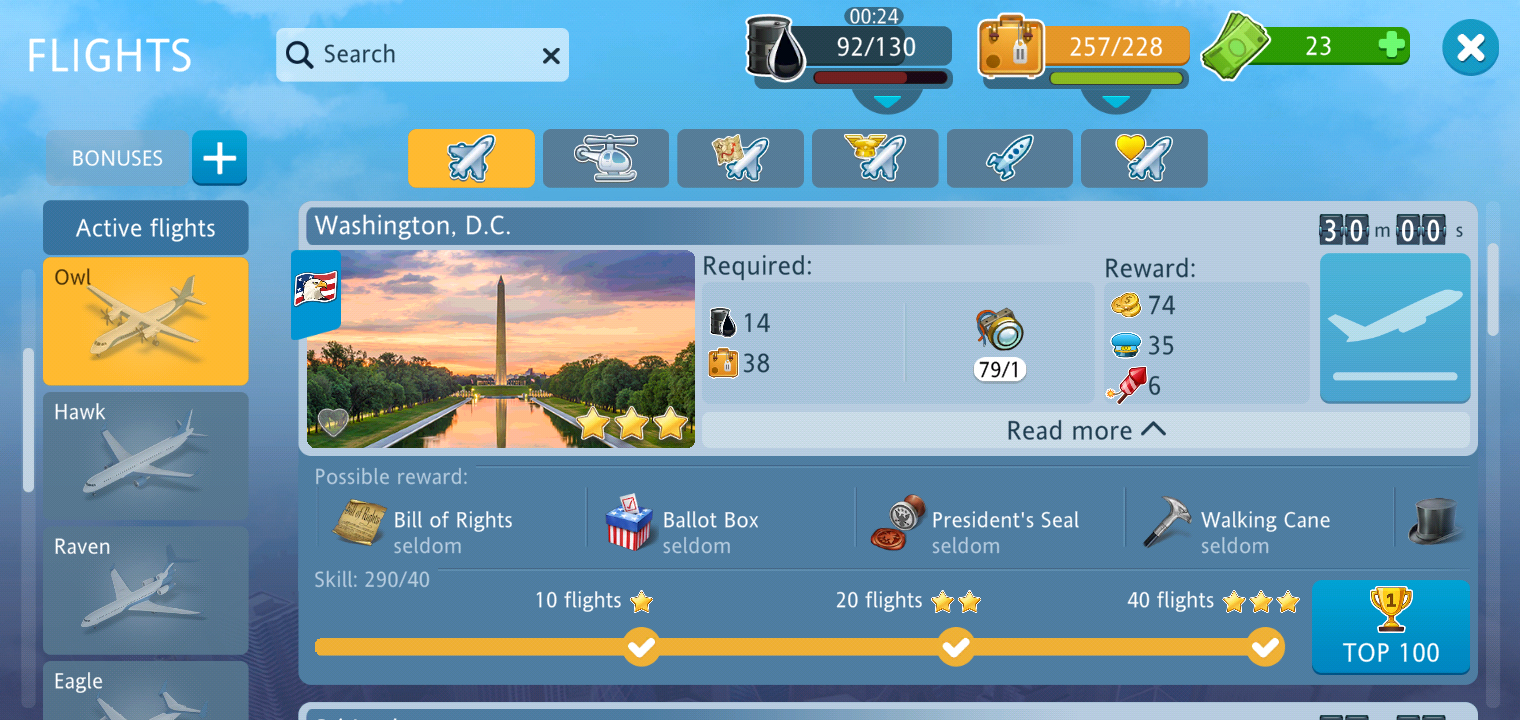The height and width of the screenshot is (720, 1520).
Task: Launch the flight to Washington, D.C.
Action: click(1395, 327)
